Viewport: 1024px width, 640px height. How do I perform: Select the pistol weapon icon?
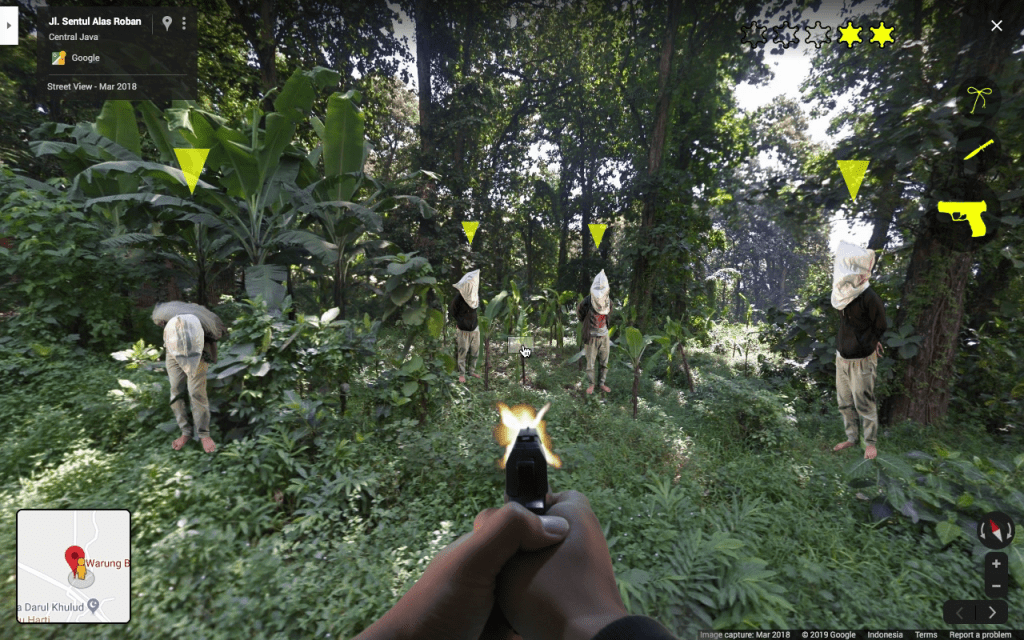962,216
